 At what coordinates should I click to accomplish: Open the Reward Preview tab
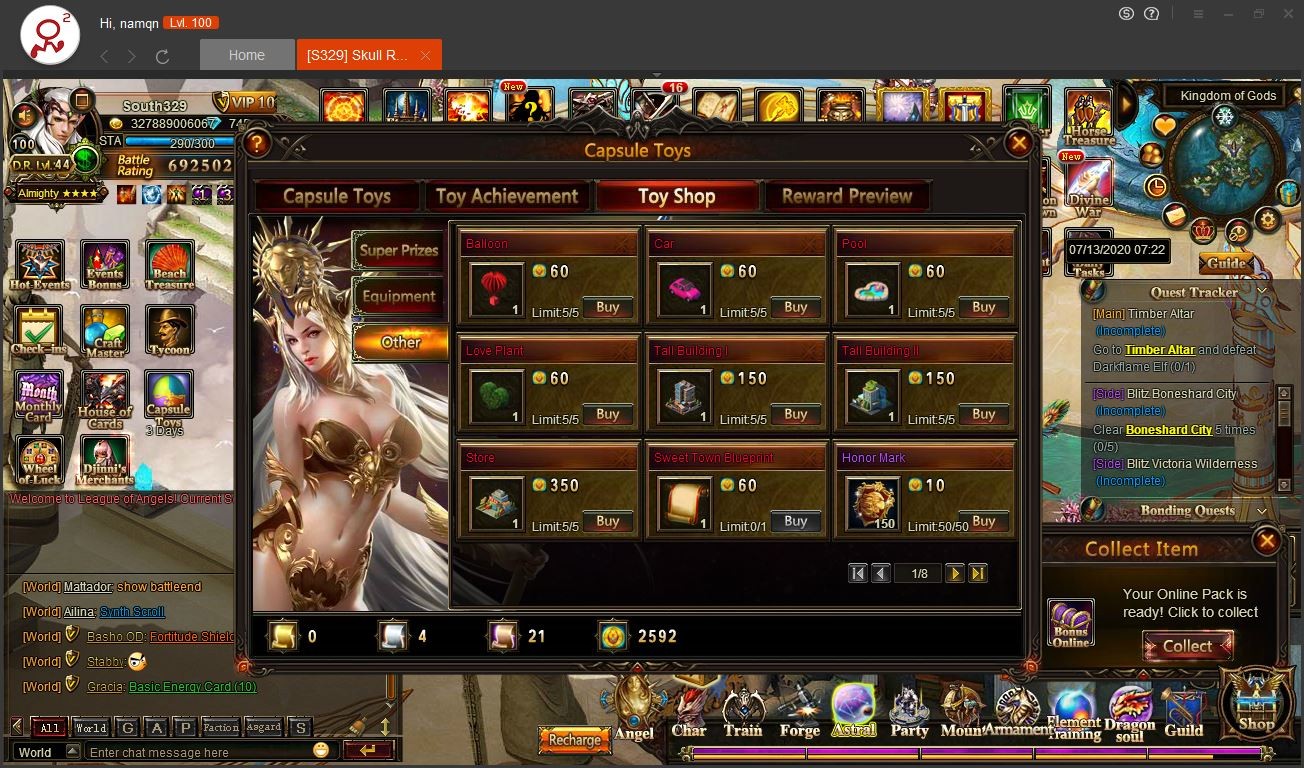point(846,196)
